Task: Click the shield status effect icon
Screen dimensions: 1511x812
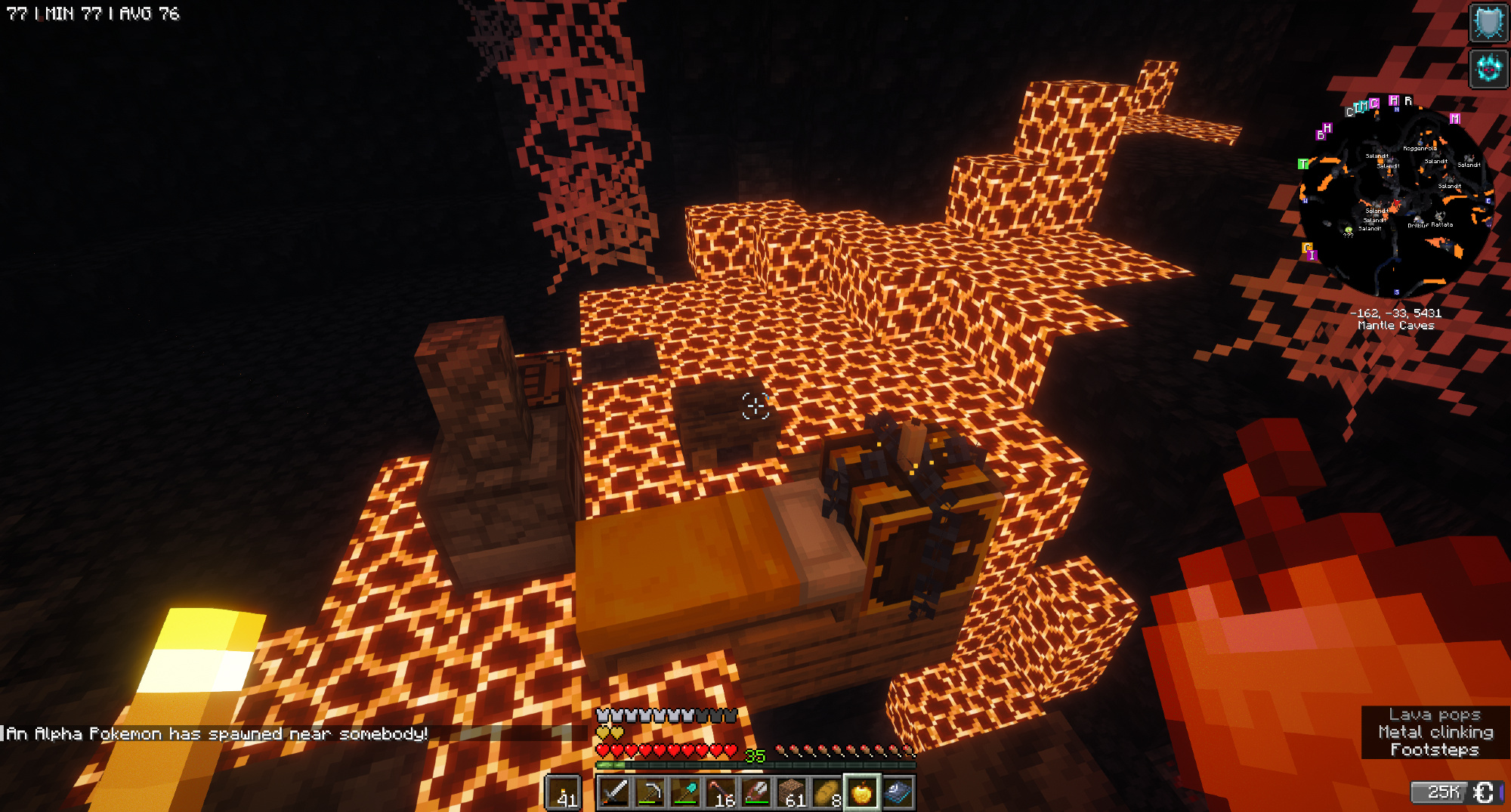Action: (x=1488, y=23)
